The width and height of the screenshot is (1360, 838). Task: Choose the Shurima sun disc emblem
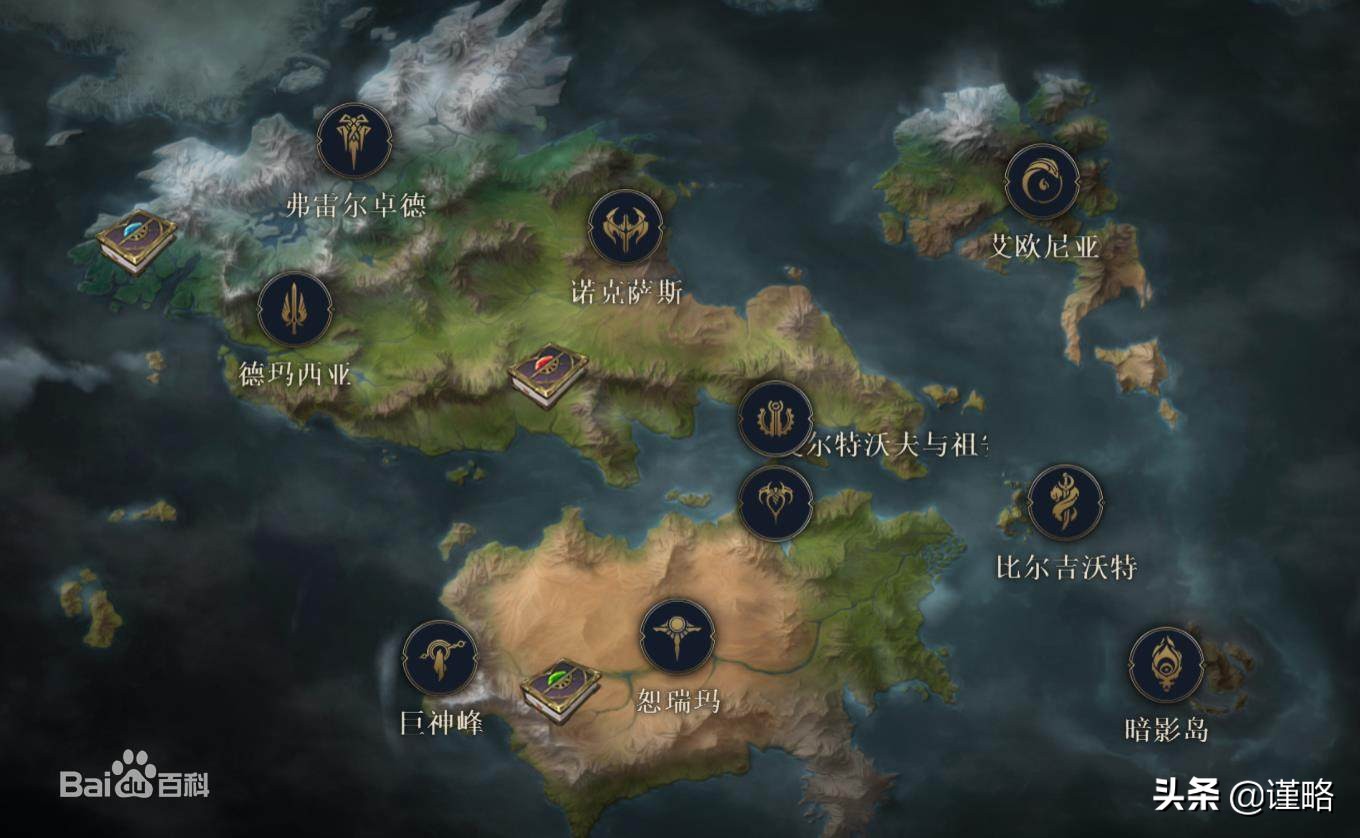[x=677, y=637]
